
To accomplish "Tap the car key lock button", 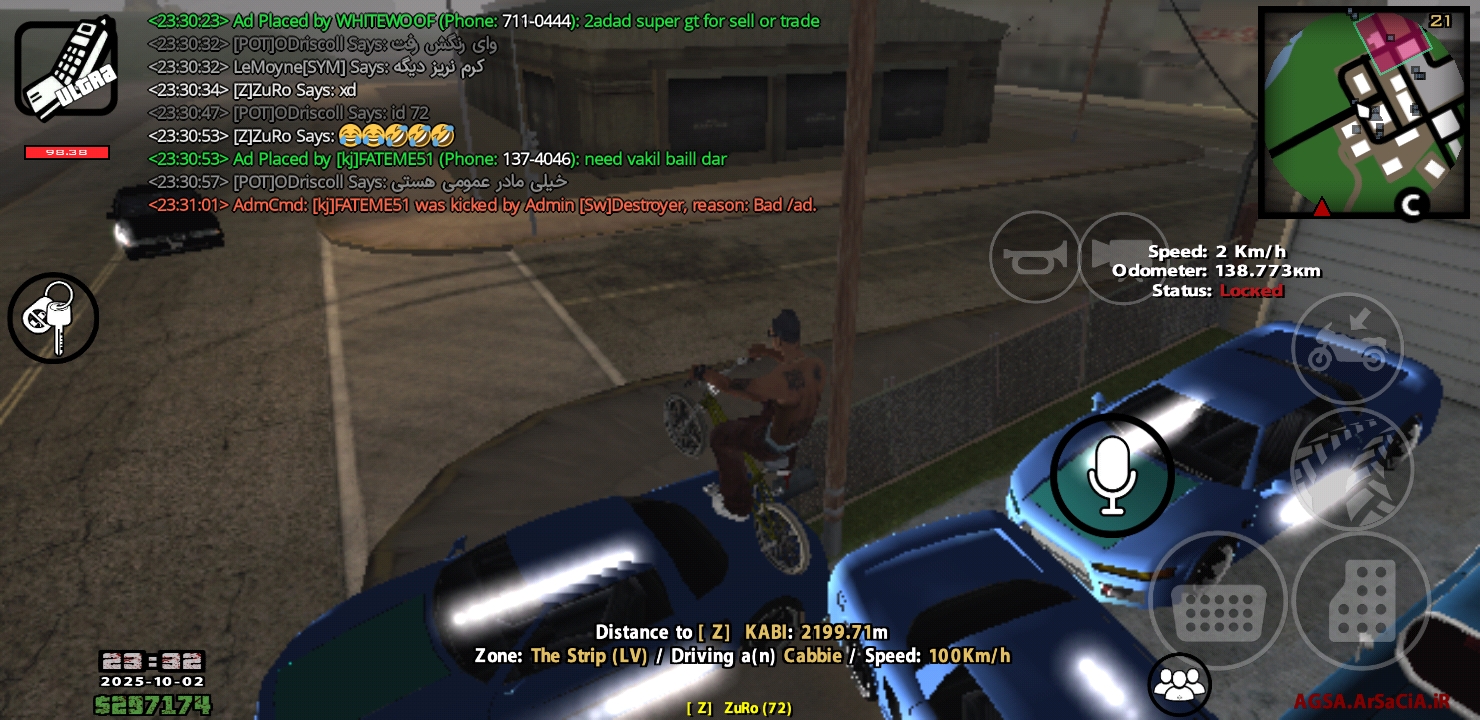I will pyautogui.click(x=53, y=318).
